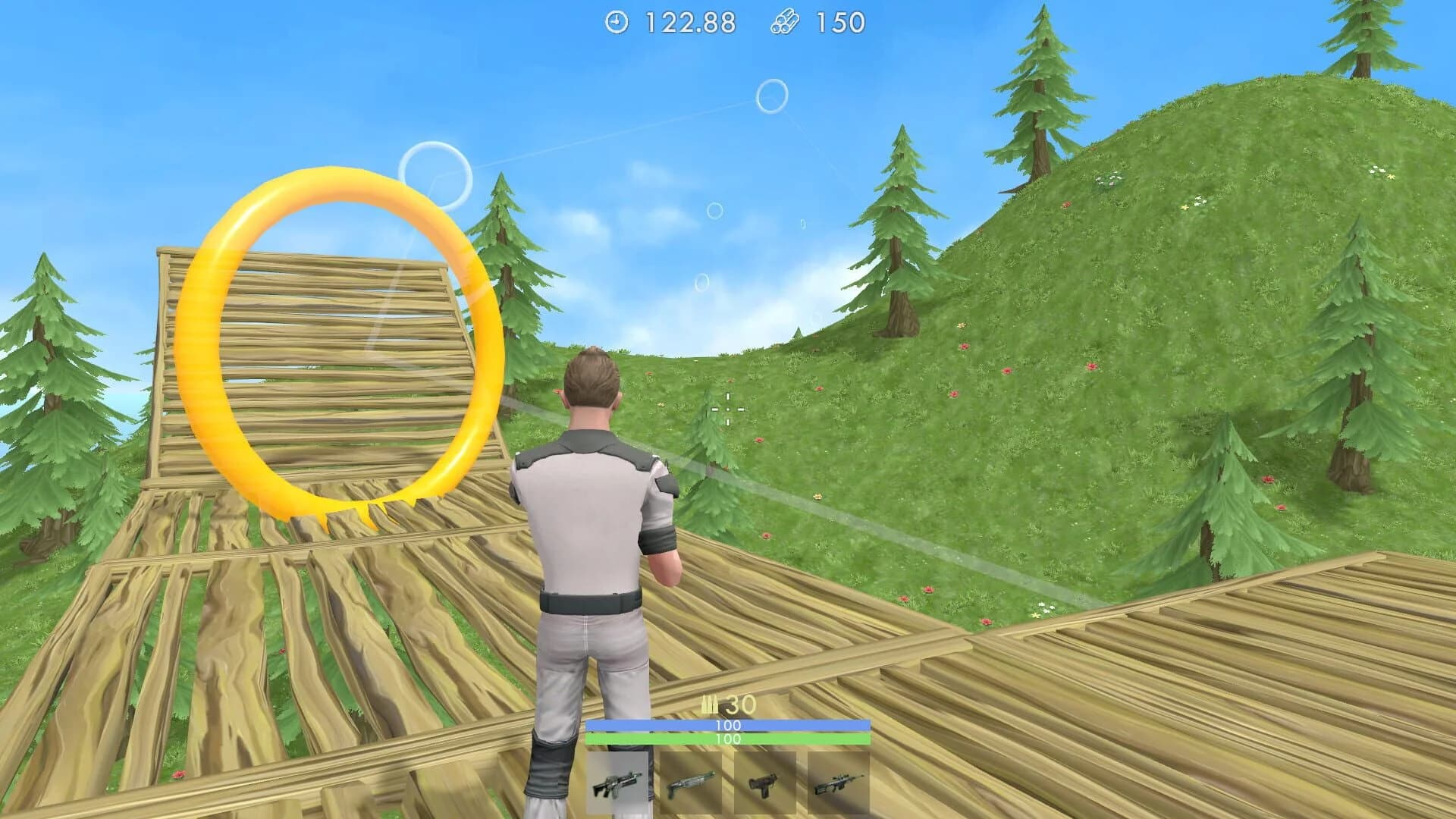Click the clock timer icon in the HUD

point(616,23)
